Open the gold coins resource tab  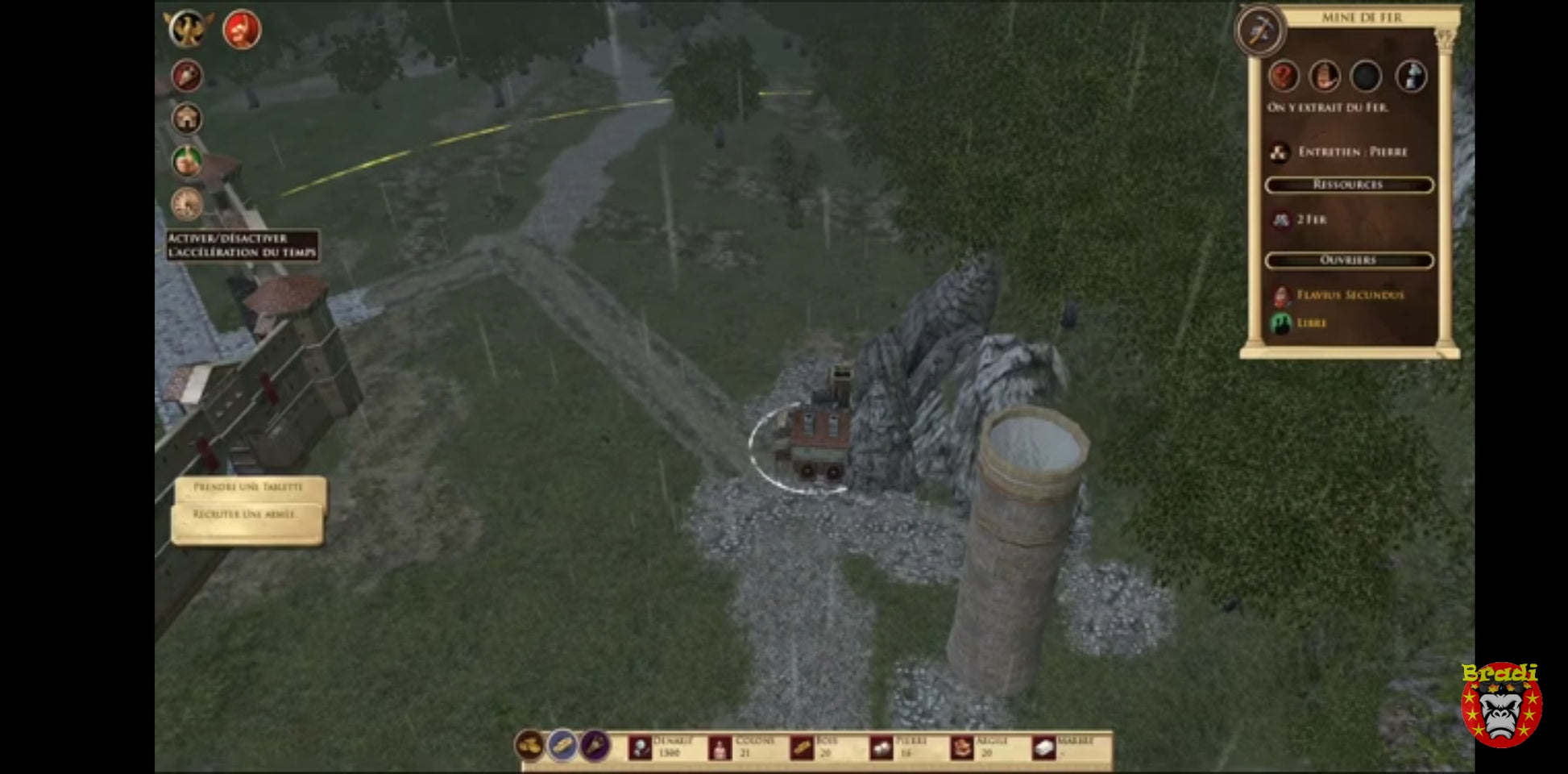pos(529,746)
